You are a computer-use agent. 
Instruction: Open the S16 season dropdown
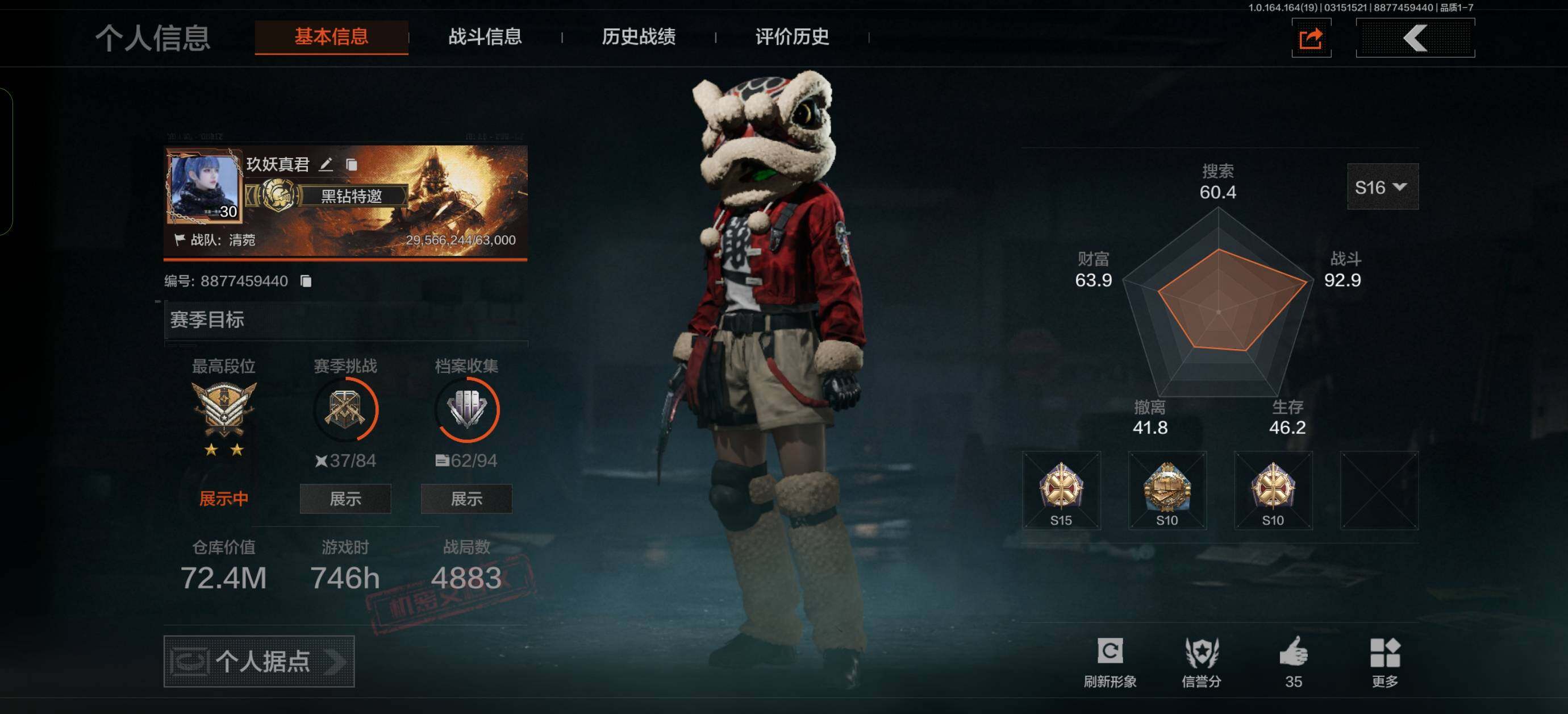(x=1382, y=187)
